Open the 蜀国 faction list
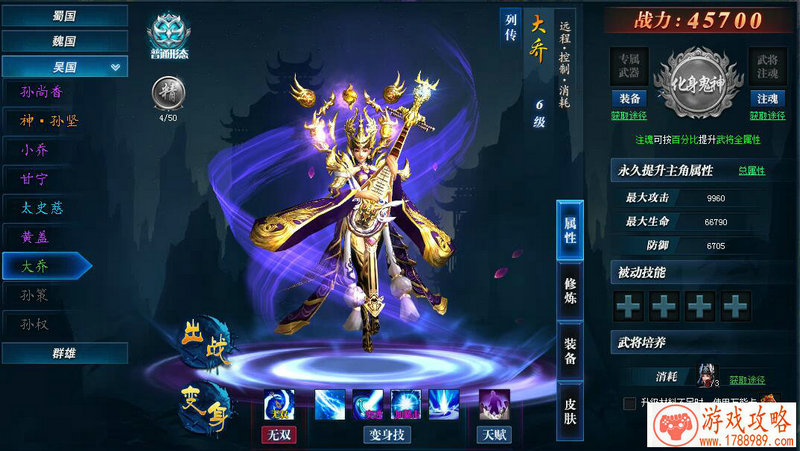The width and height of the screenshot is (800, 451). coord(64,16)
